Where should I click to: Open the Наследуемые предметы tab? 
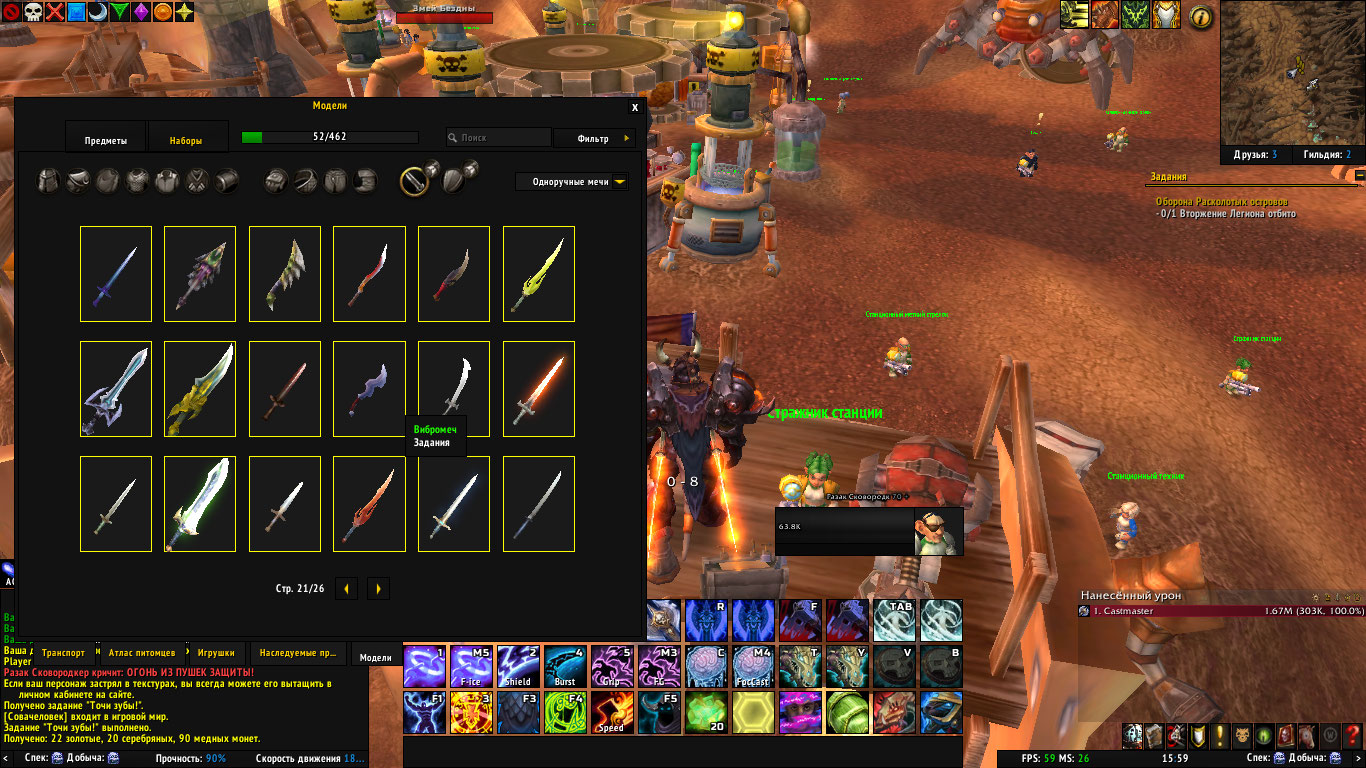299,653
